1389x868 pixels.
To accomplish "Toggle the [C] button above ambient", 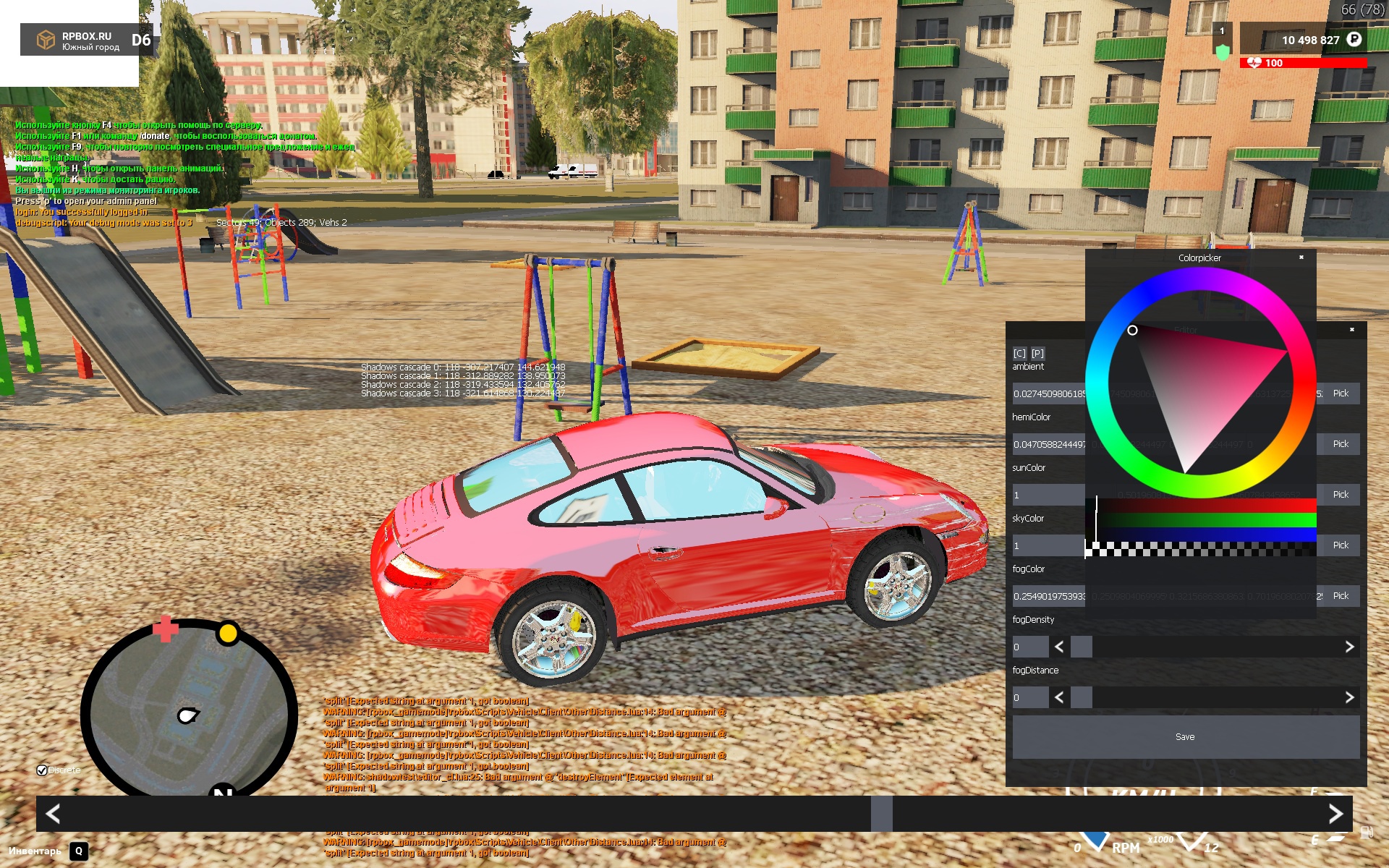I will coord(1019,353).
